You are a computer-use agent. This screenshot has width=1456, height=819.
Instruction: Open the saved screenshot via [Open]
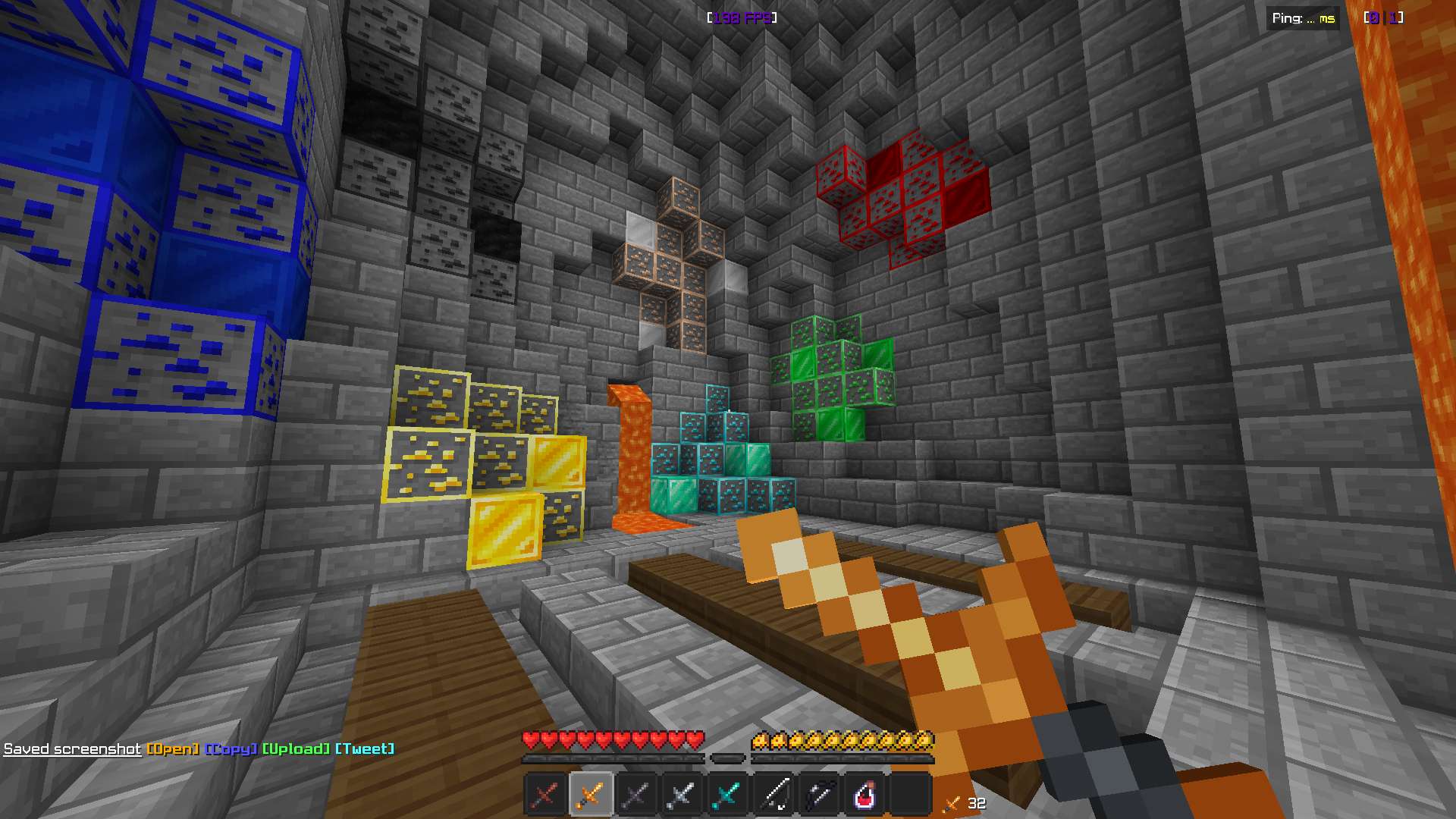point(173,749)
